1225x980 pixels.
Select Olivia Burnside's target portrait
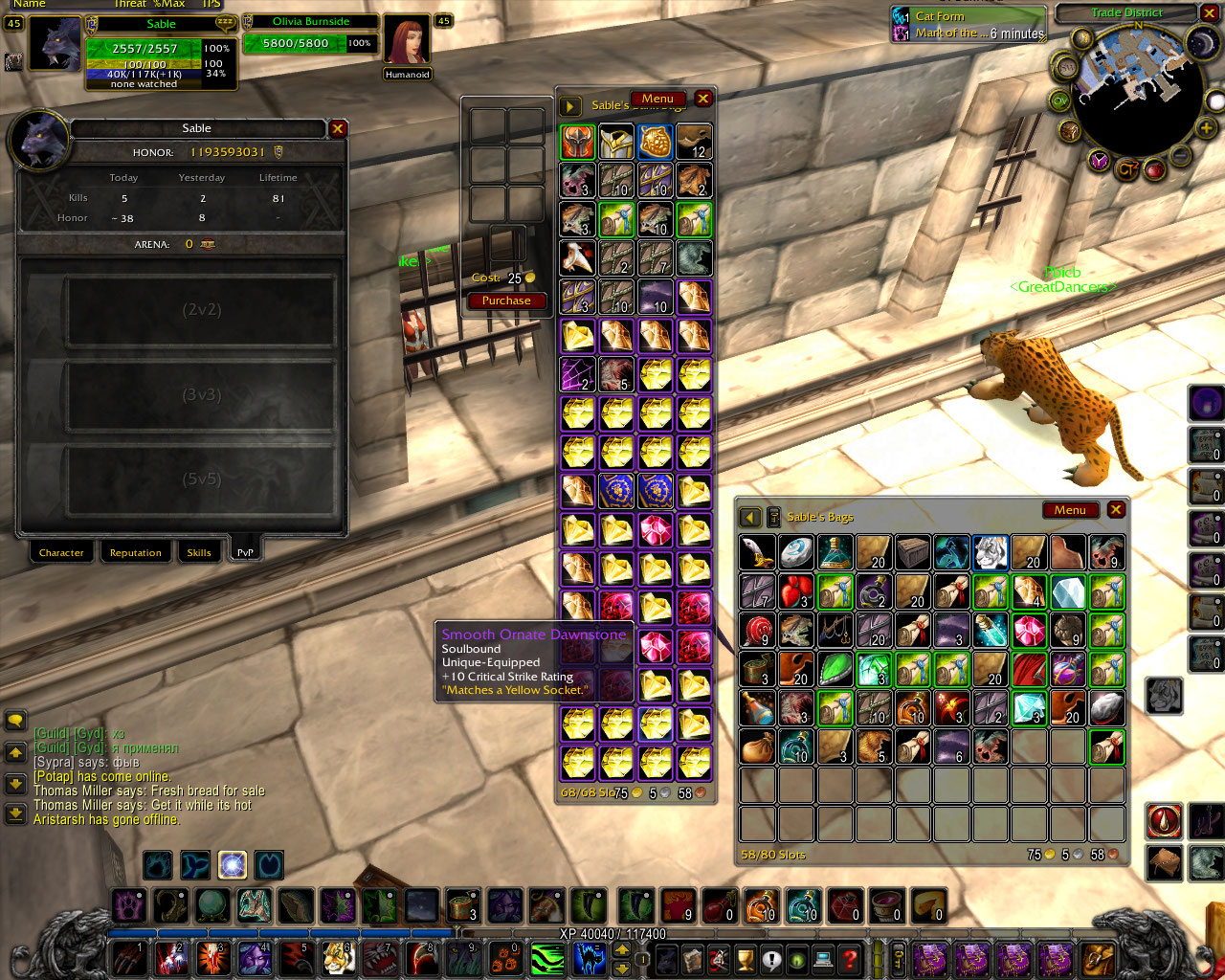coord(407,42)
